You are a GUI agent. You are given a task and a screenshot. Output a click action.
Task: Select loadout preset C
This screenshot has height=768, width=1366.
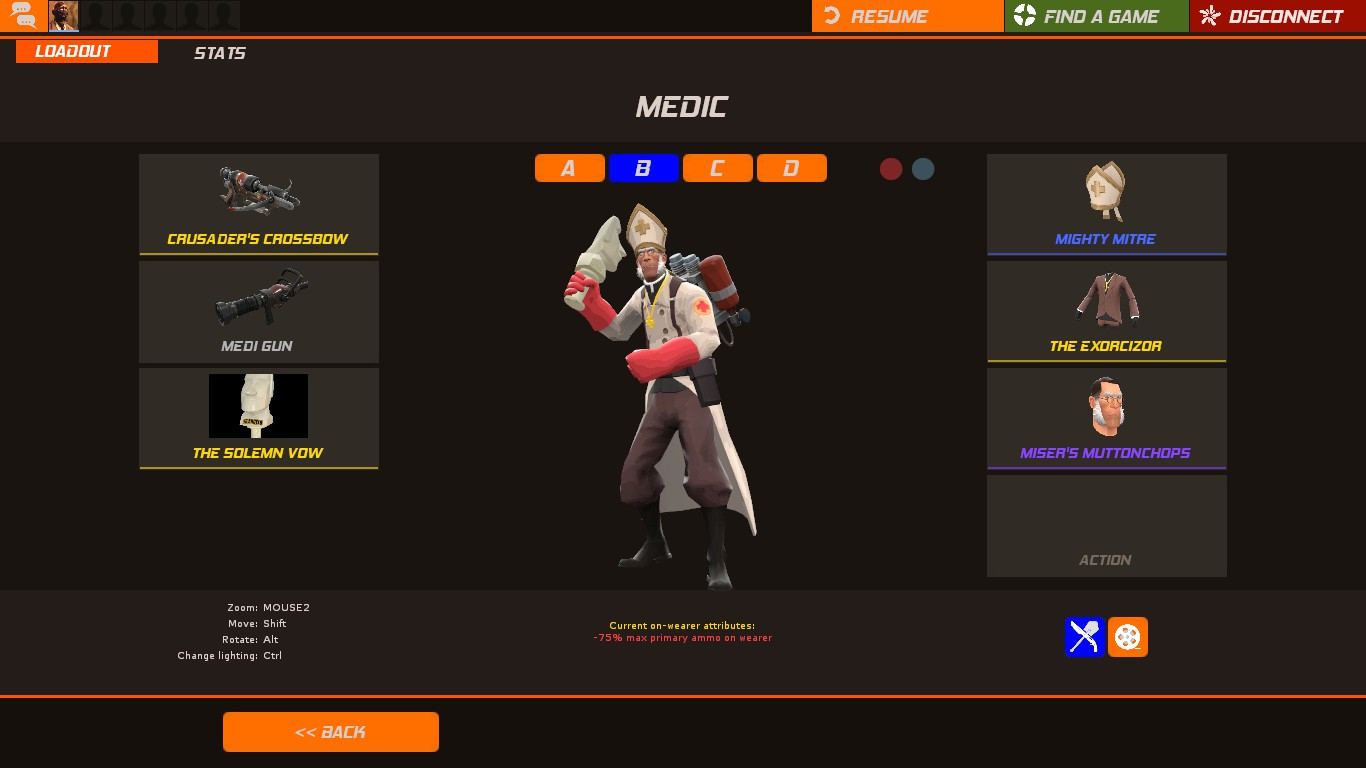click(717, 168)
